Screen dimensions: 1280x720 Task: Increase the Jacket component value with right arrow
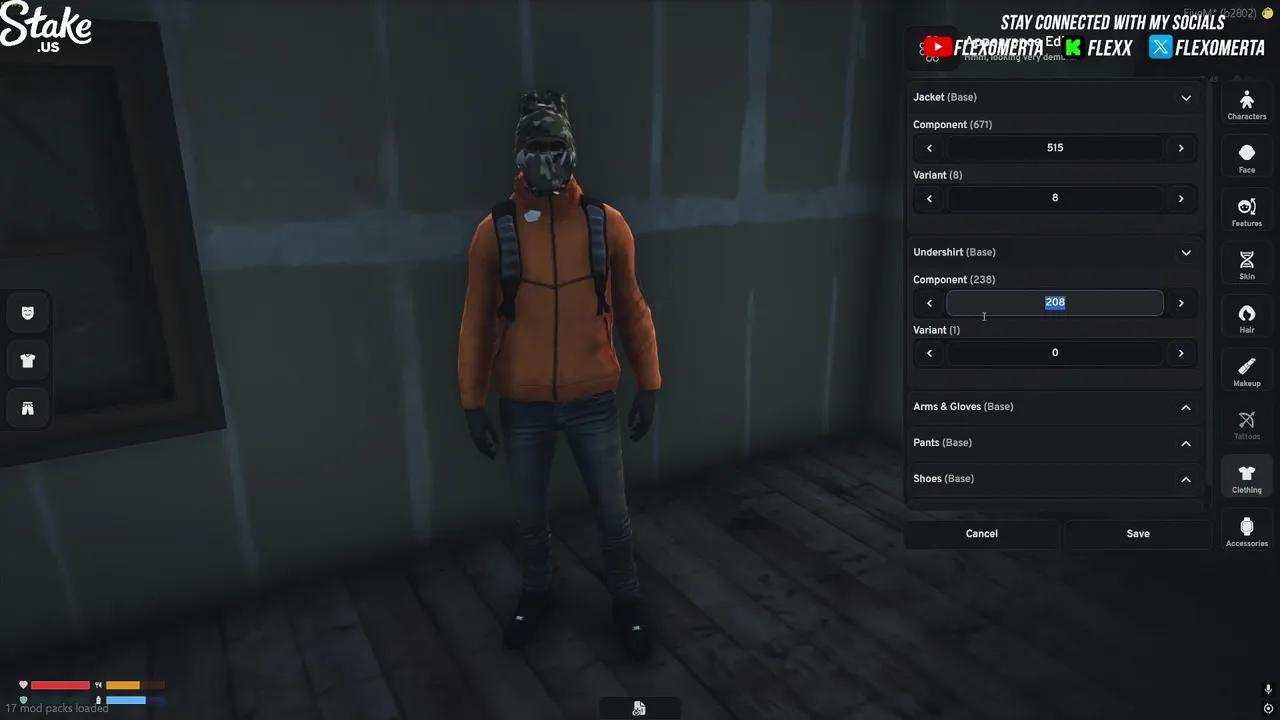coord(1181,147)
